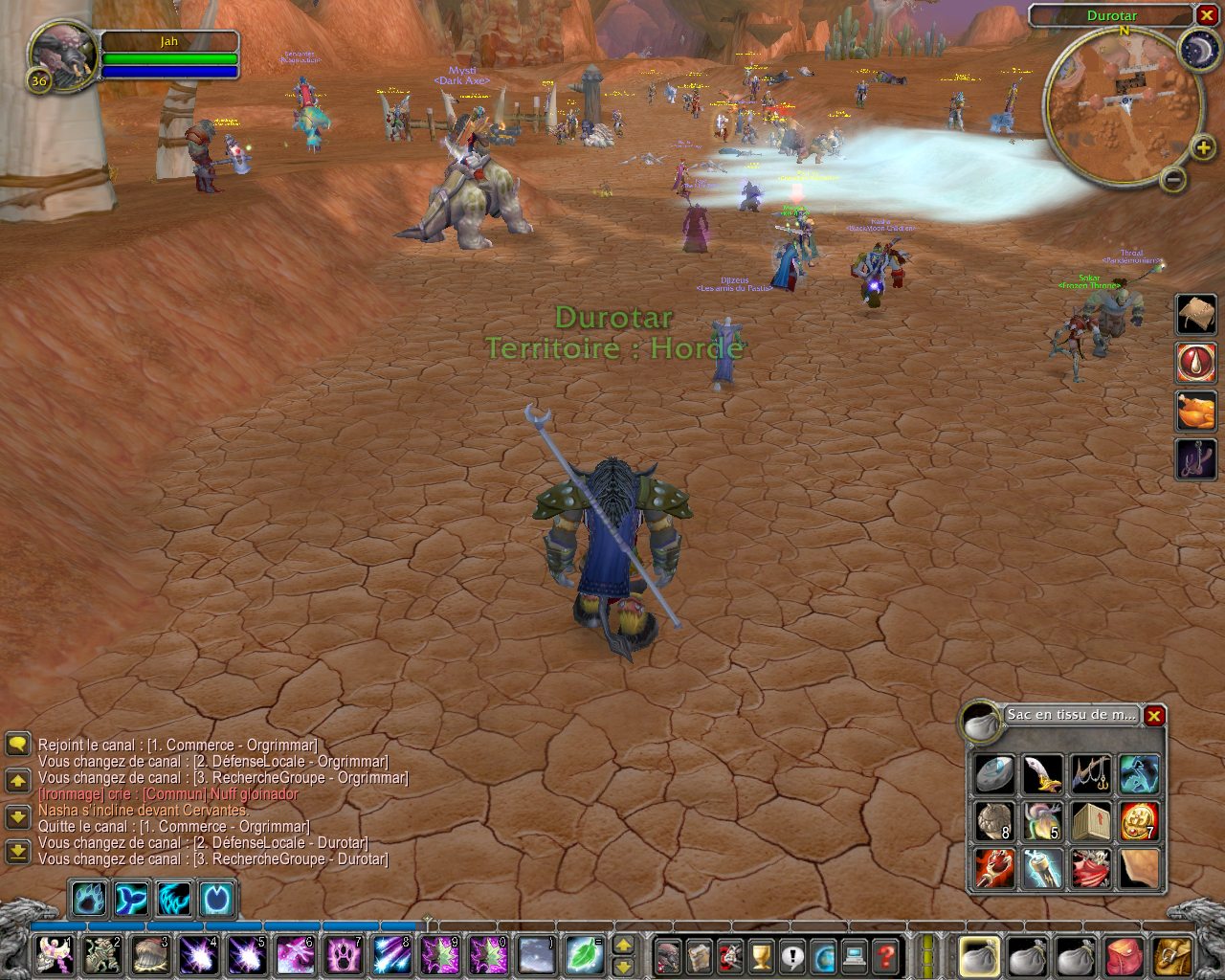Open the red question mark help button
1225x980 pixels.
pos(887,955)
